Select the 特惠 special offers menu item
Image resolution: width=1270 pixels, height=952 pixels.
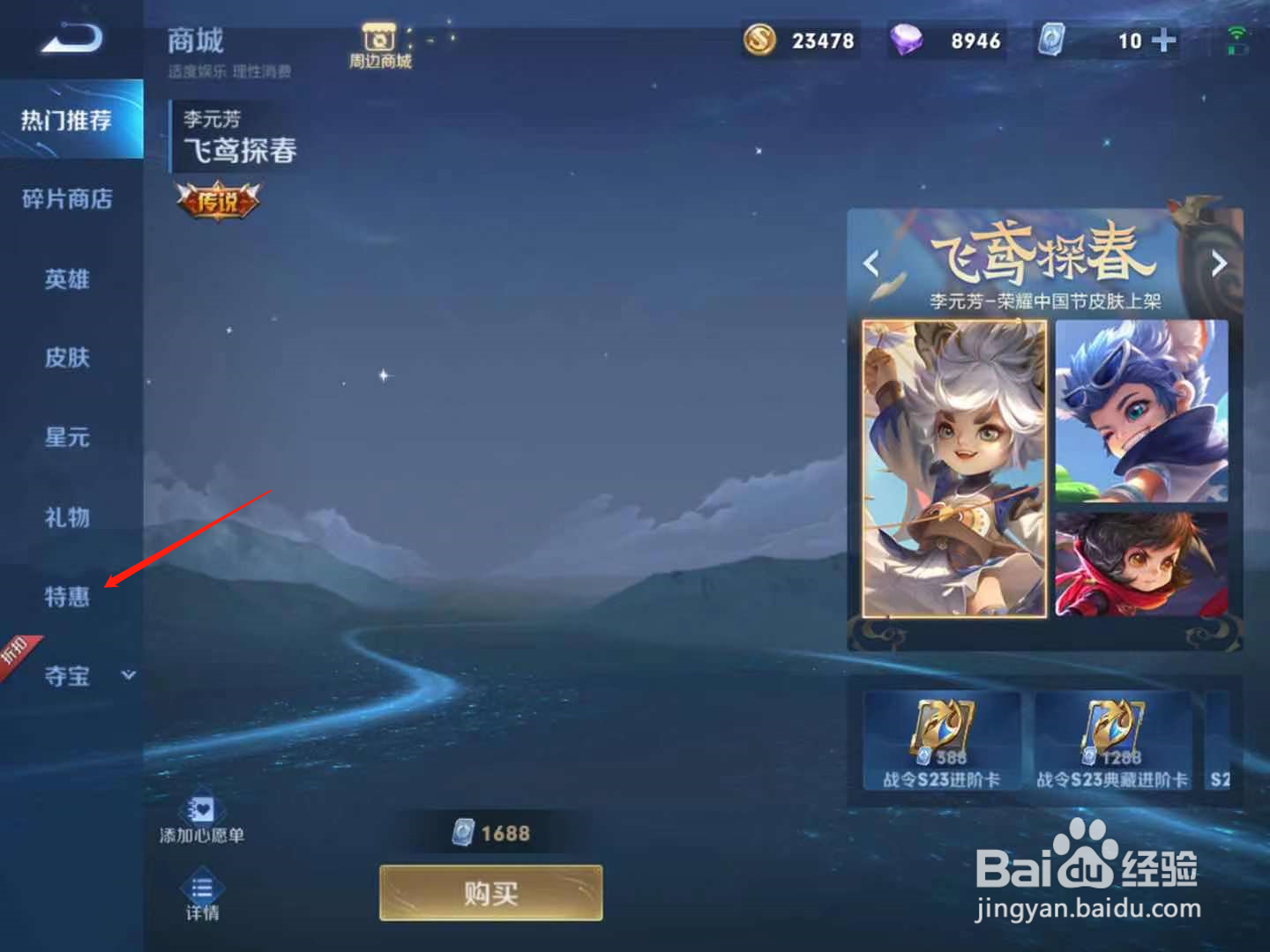(x=66, y=598)
